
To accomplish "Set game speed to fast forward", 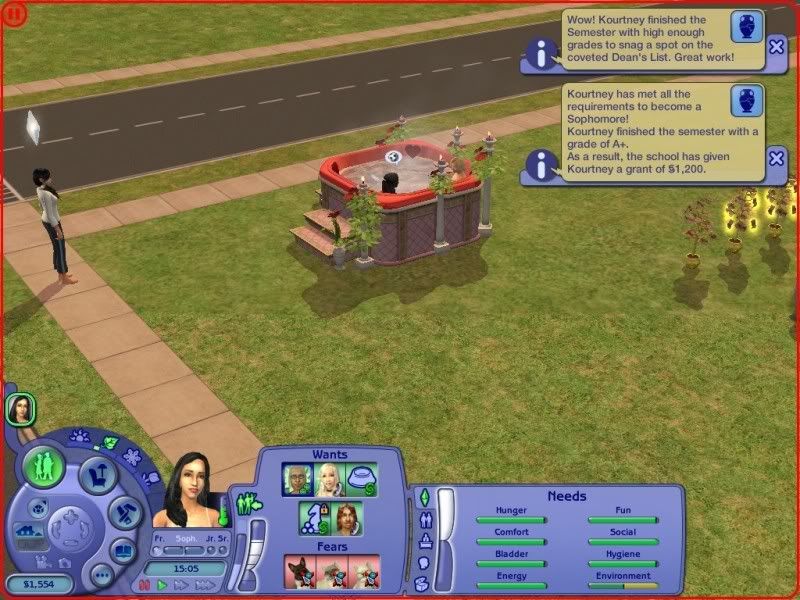I will point(179,584).
